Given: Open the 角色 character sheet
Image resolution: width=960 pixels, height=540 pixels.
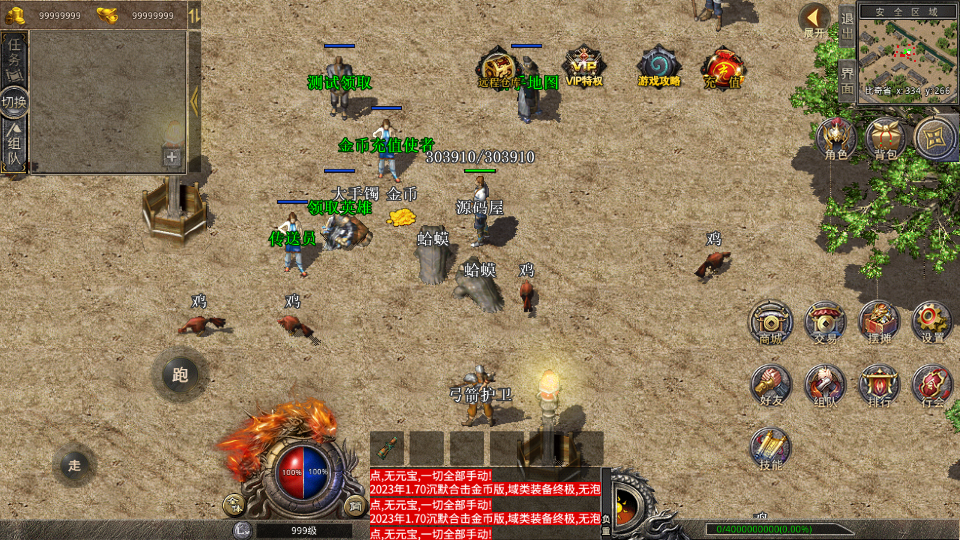Looking at the screenshot, I should [836, 139].
